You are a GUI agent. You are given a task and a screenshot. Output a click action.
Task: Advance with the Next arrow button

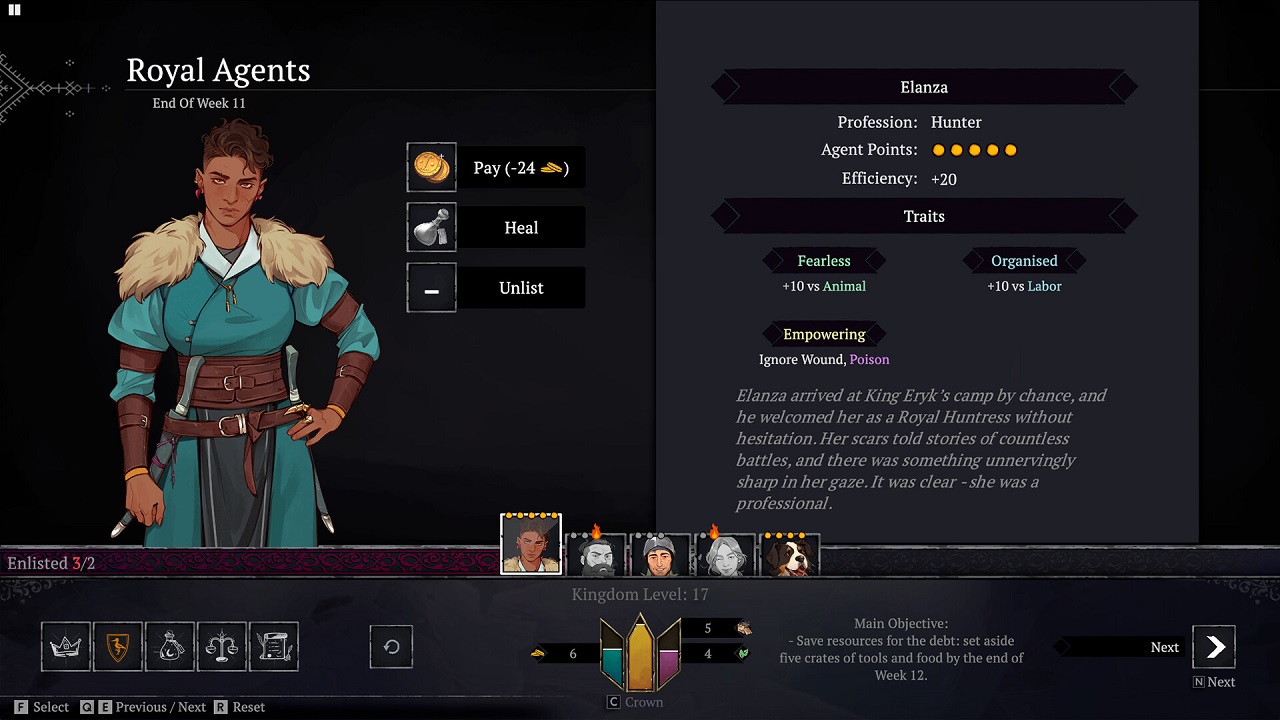[1214, 647]
